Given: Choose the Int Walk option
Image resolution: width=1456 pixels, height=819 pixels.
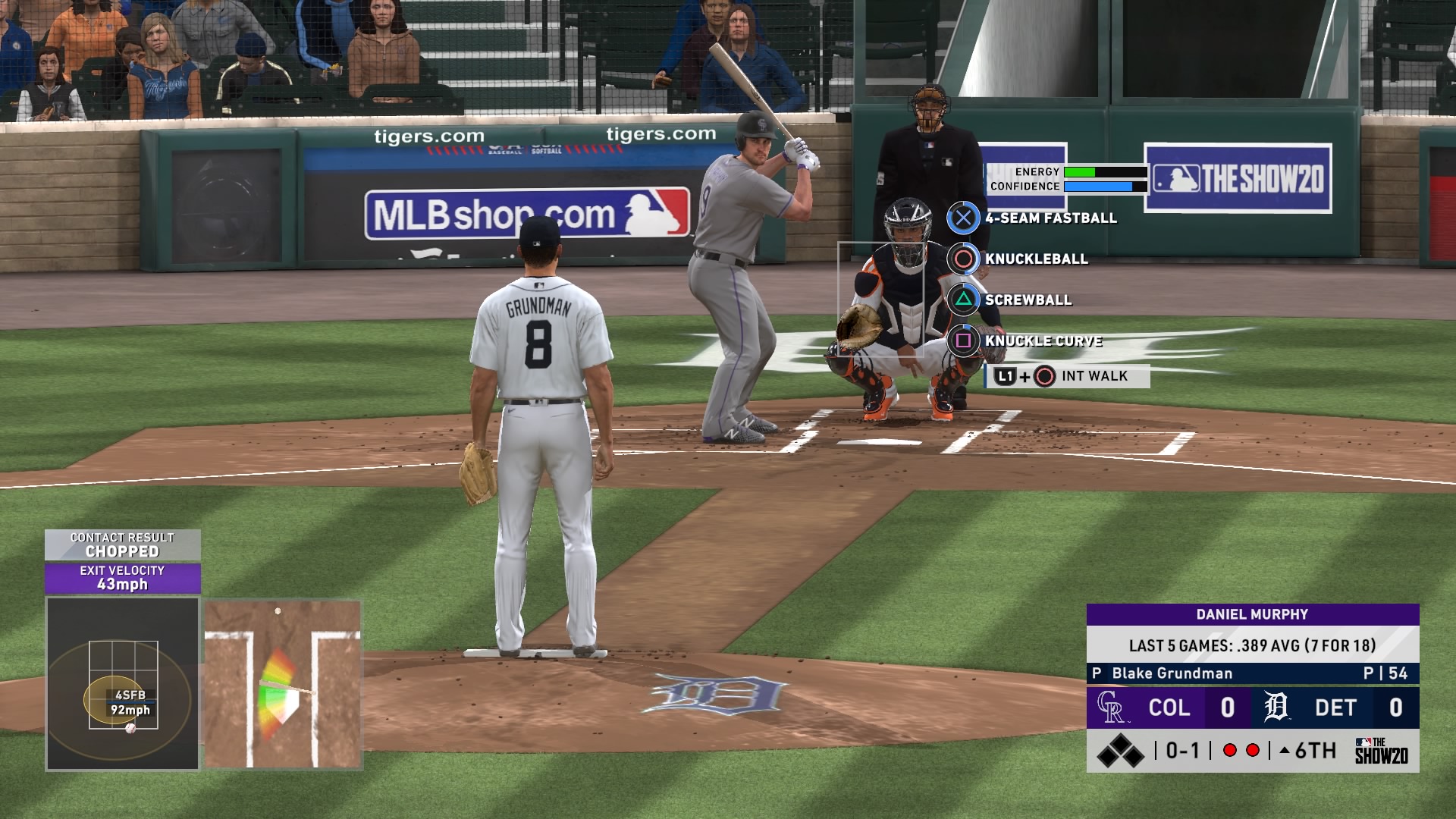Looking at the screenshot, I should [x=1067, y=376].
